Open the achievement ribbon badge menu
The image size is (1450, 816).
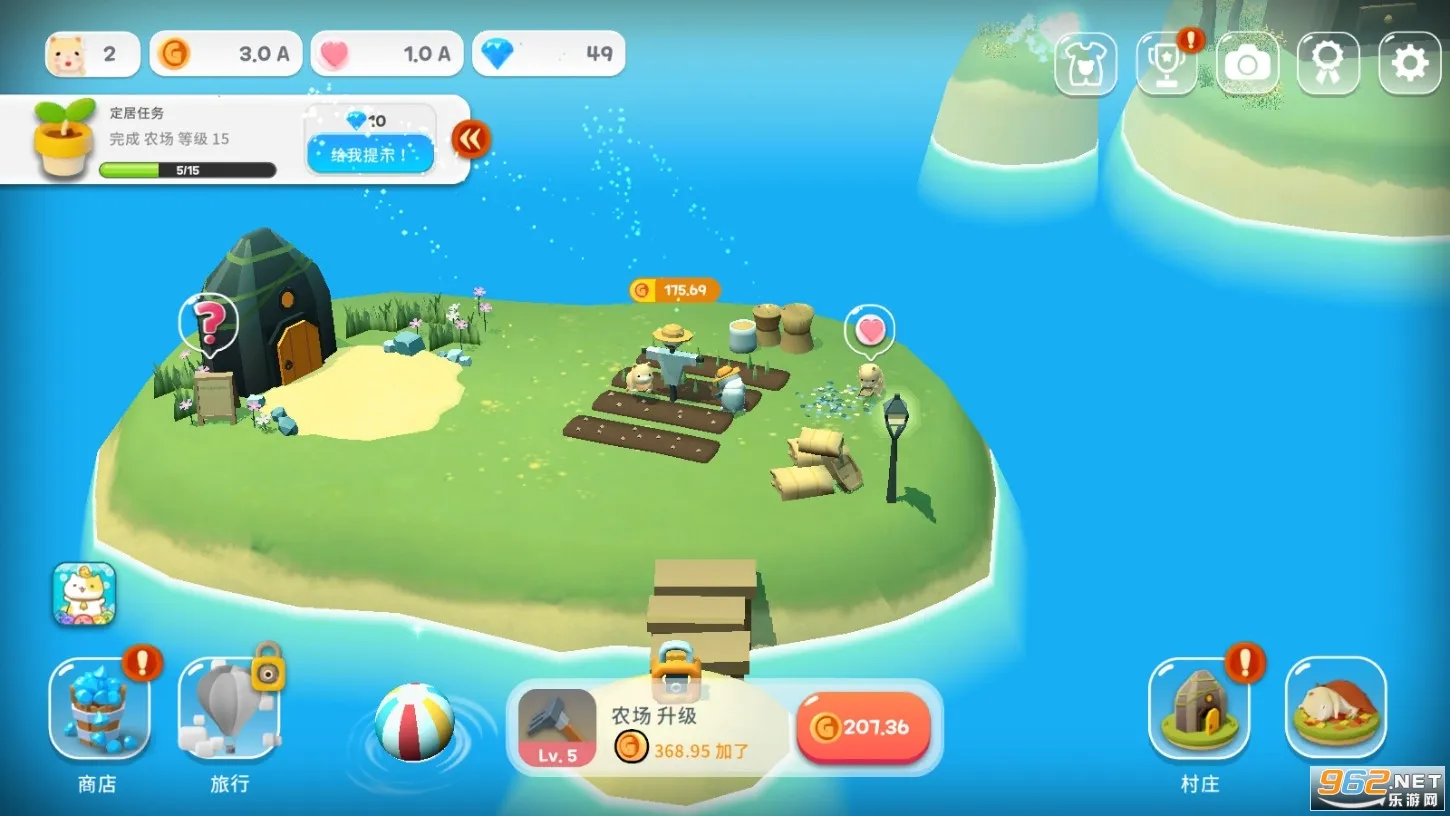[1328, 64]
